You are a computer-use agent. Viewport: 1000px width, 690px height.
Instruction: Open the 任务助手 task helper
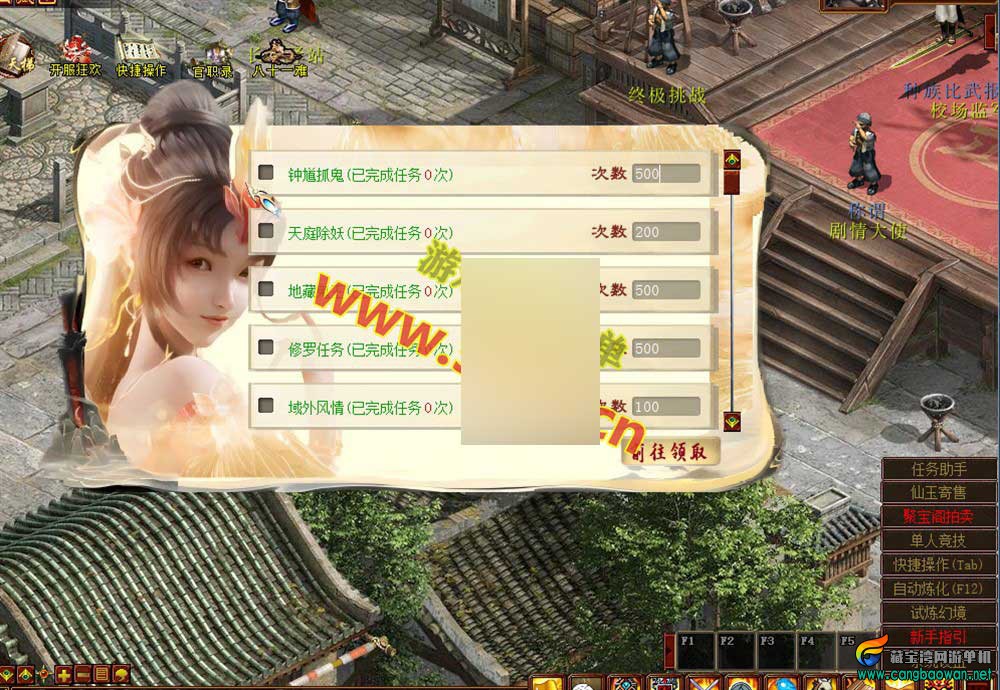(x=939, y=469)
